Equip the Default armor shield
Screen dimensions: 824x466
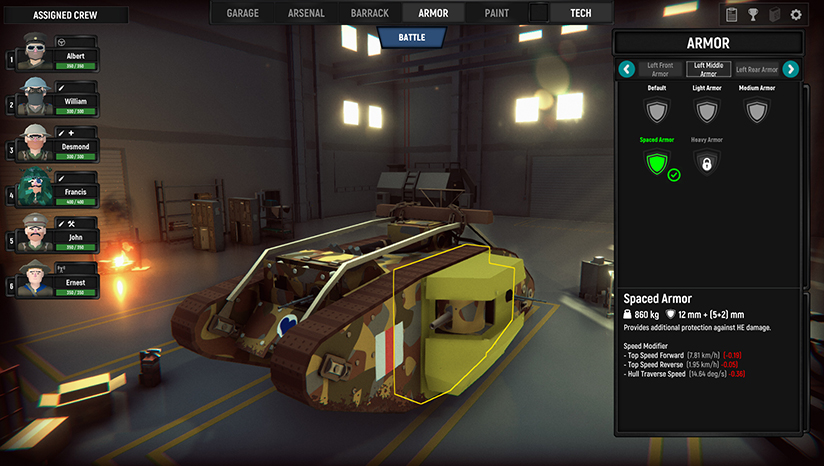(656, 109)
